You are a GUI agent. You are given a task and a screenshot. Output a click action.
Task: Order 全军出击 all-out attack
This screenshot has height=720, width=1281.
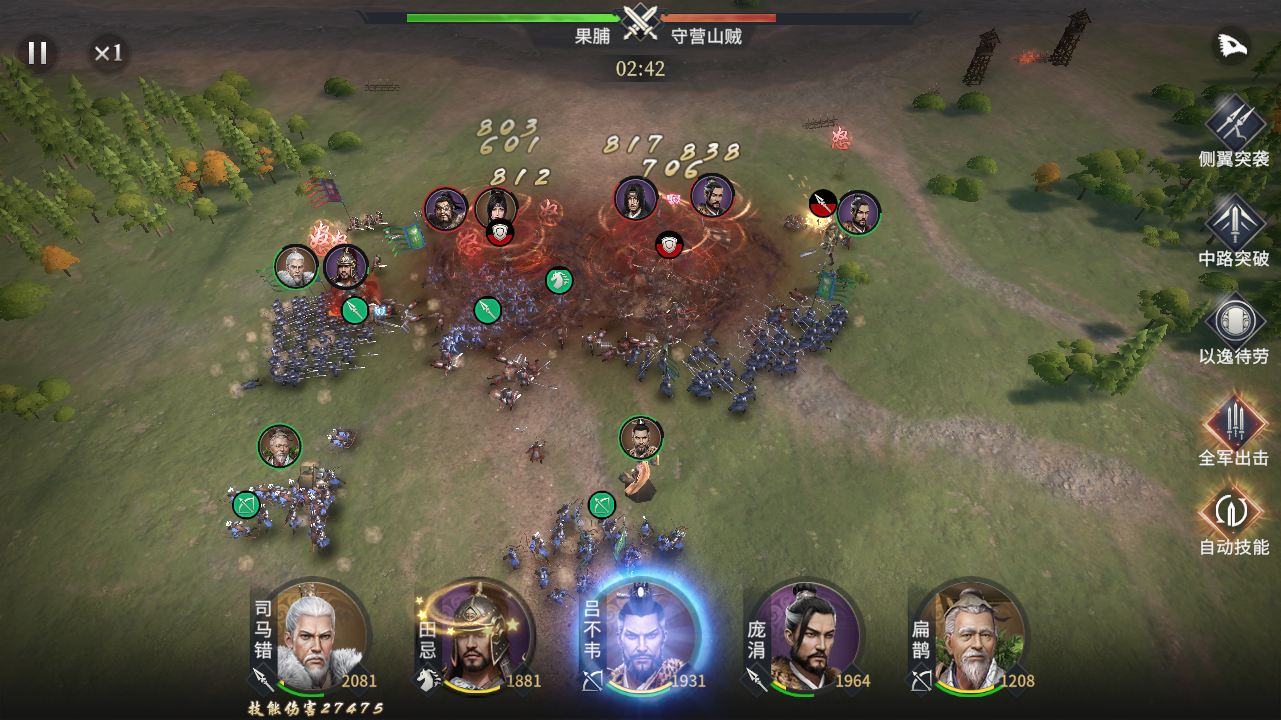click(1235, 422)
